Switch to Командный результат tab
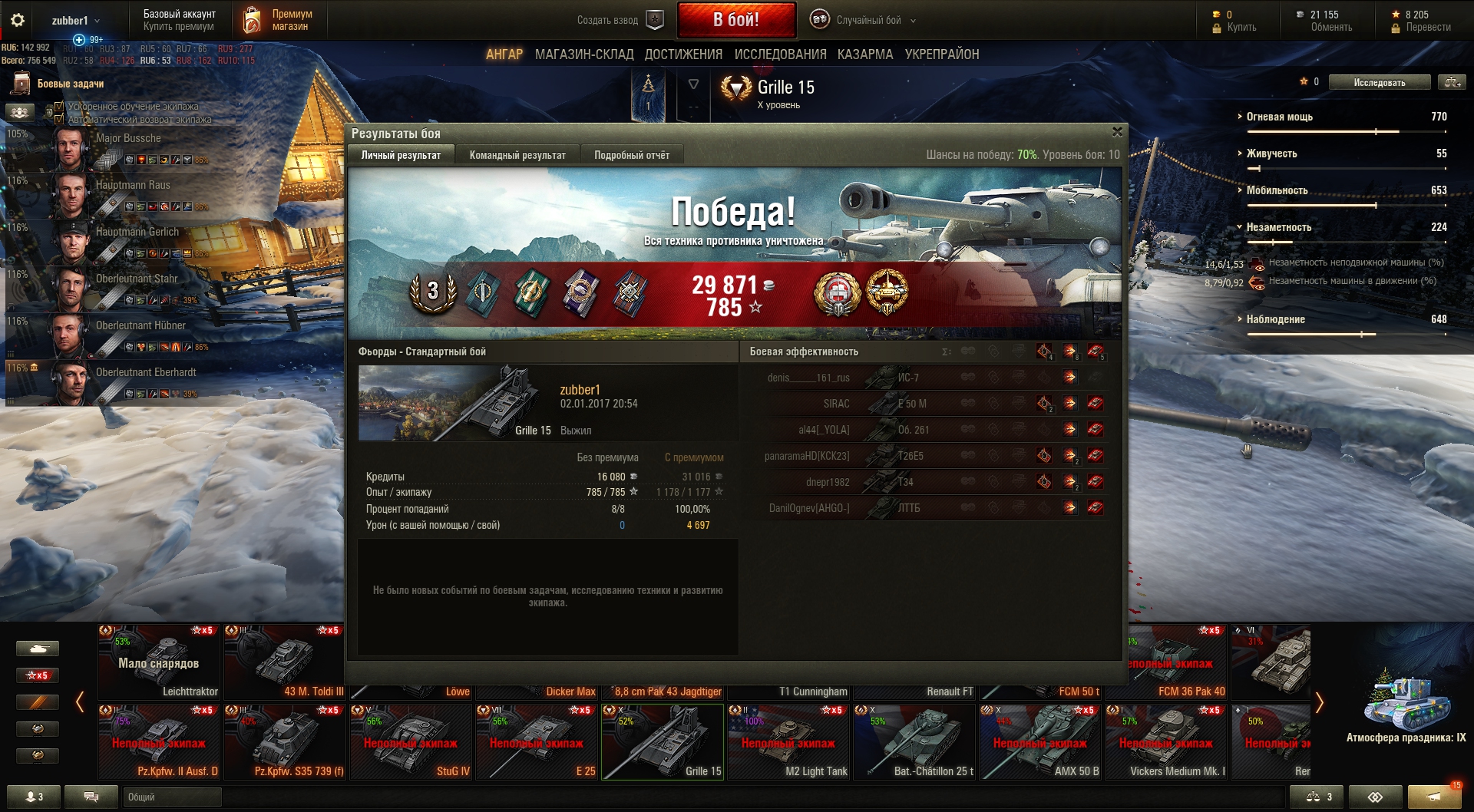This screenshot has height=812, width=1474. (517, 155)
